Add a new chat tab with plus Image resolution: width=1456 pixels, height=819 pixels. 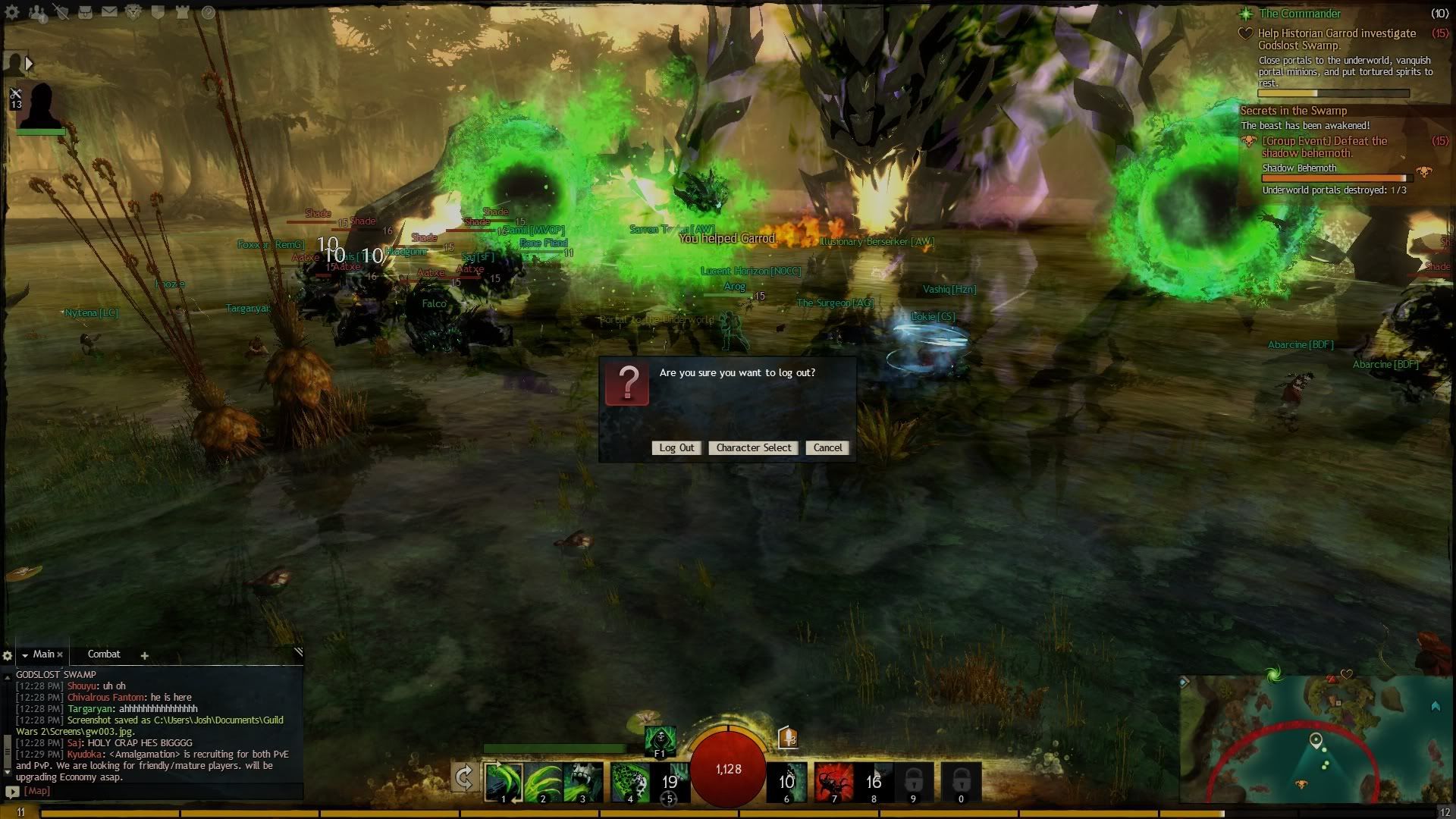click(144, 655)
